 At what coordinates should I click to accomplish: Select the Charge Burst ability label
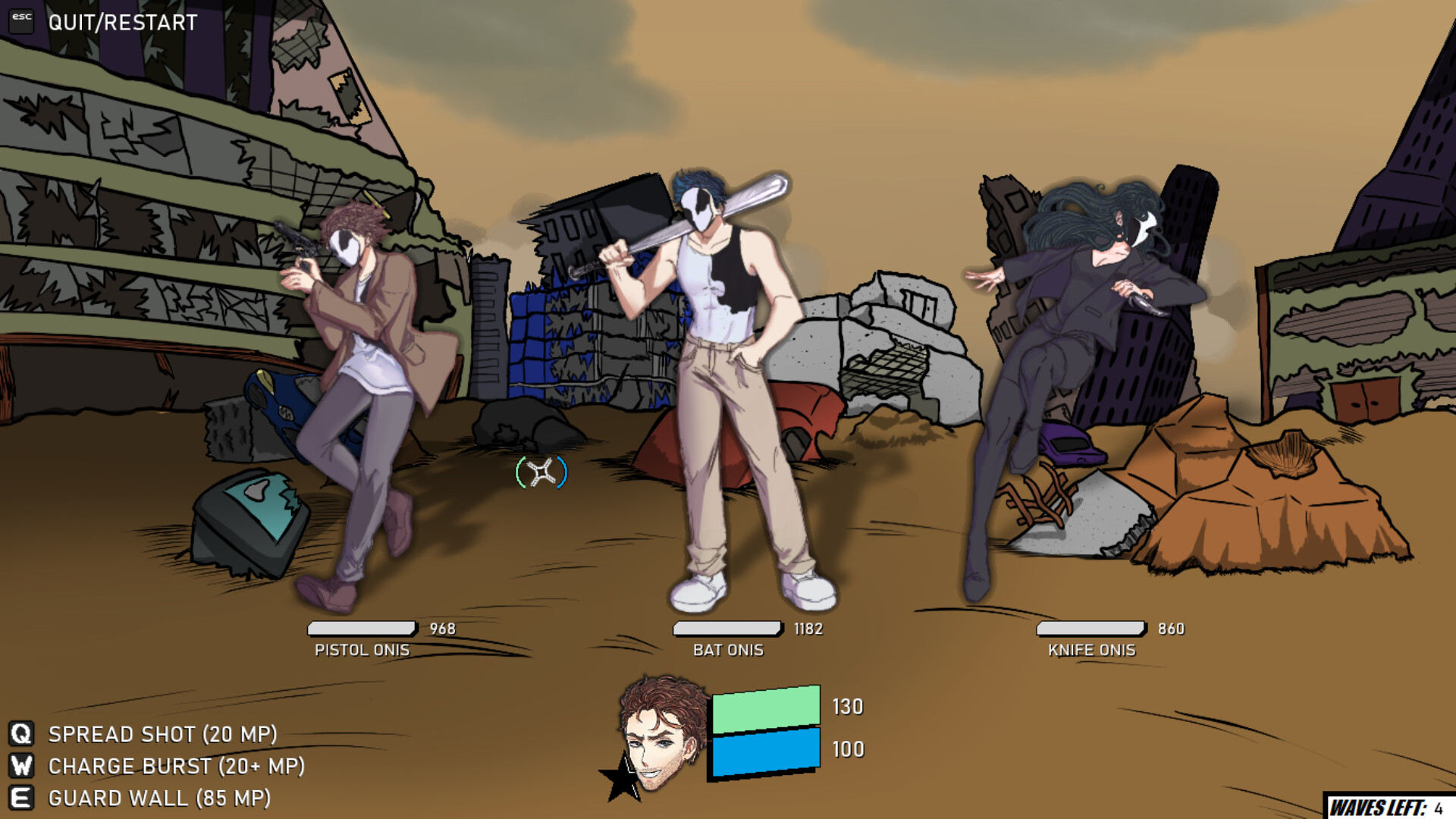[176, 766]
